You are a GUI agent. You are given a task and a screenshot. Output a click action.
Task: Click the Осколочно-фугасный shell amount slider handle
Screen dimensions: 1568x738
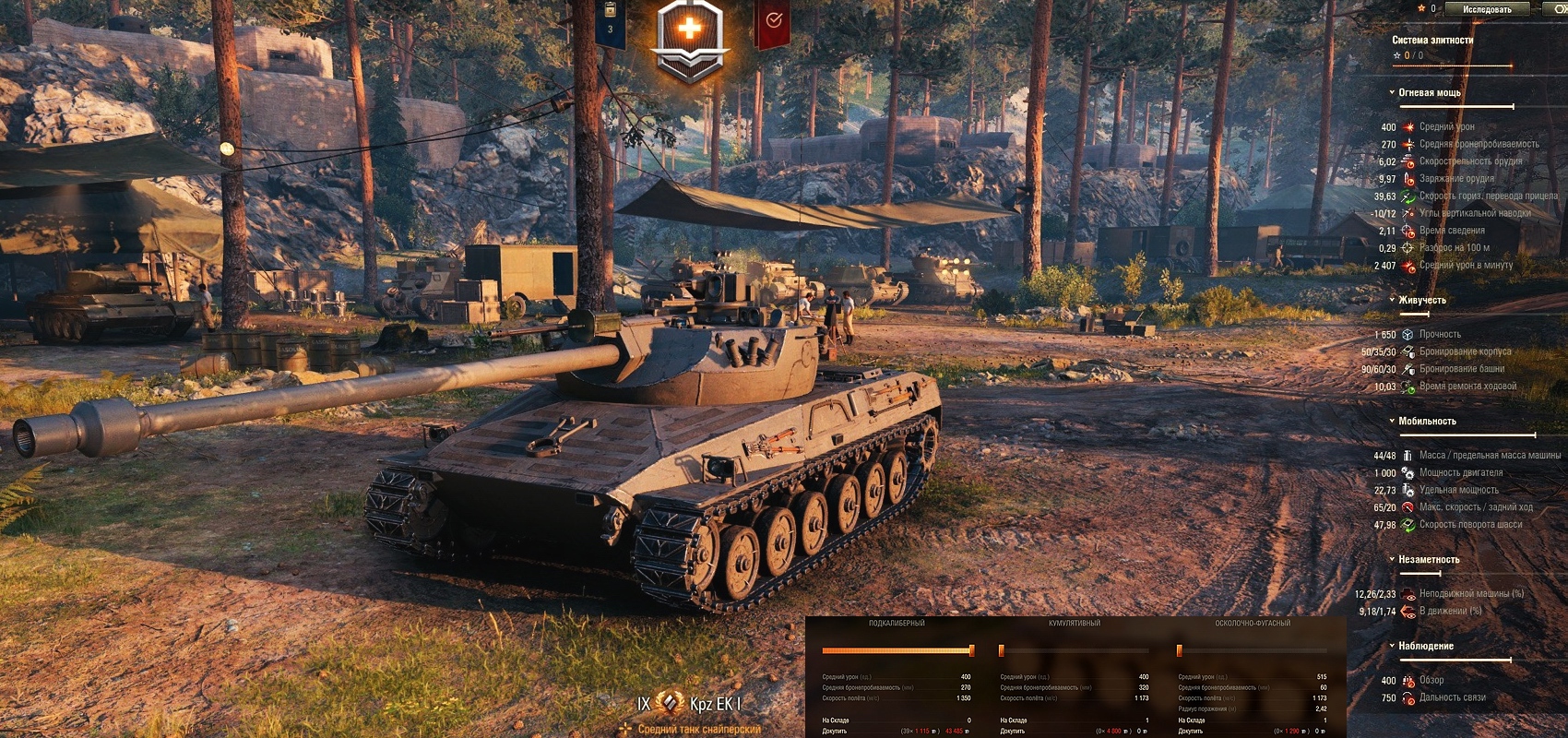click(x=1180, y=650)
